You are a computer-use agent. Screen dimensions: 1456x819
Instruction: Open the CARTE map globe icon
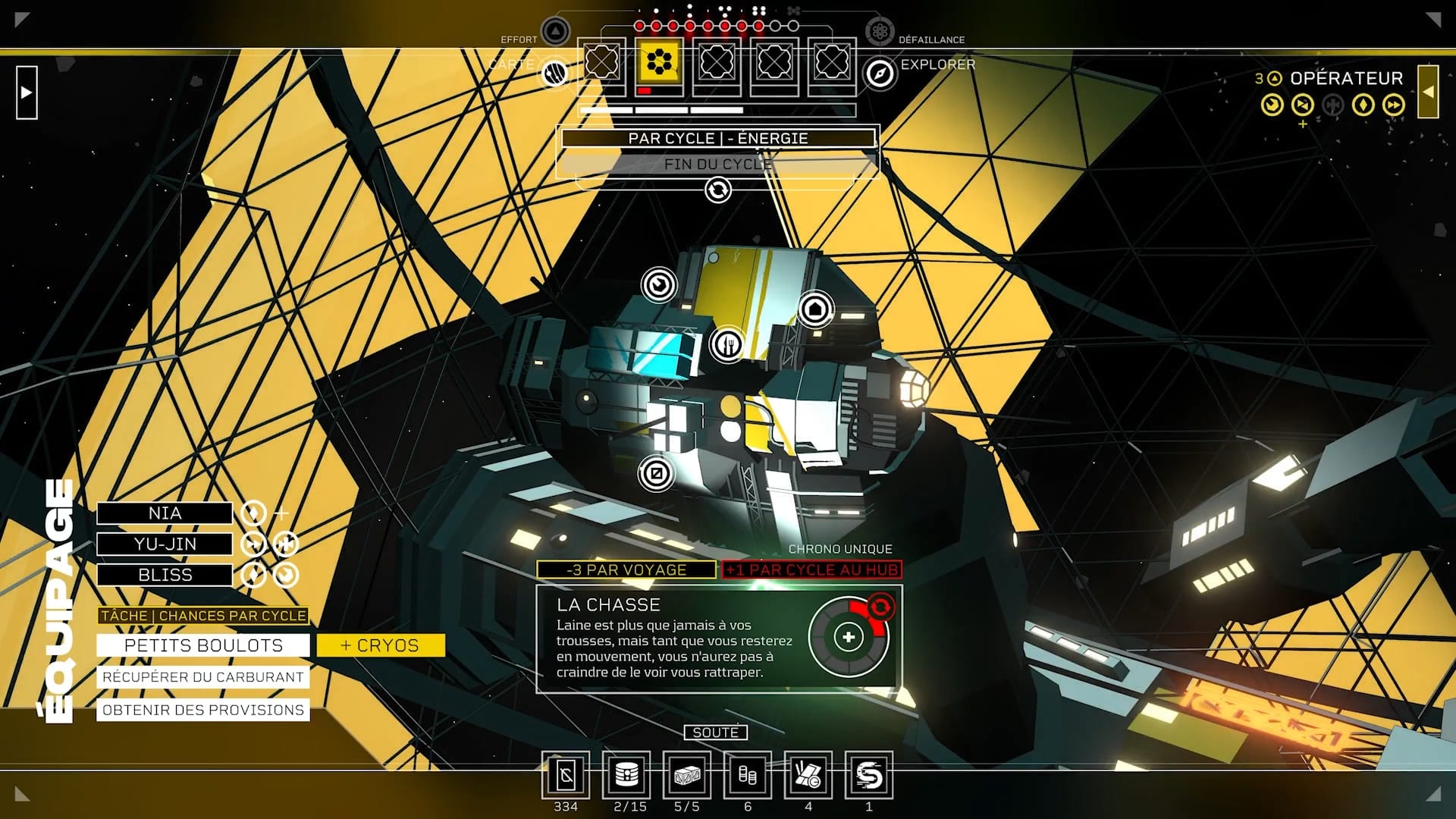click(555, 74)
